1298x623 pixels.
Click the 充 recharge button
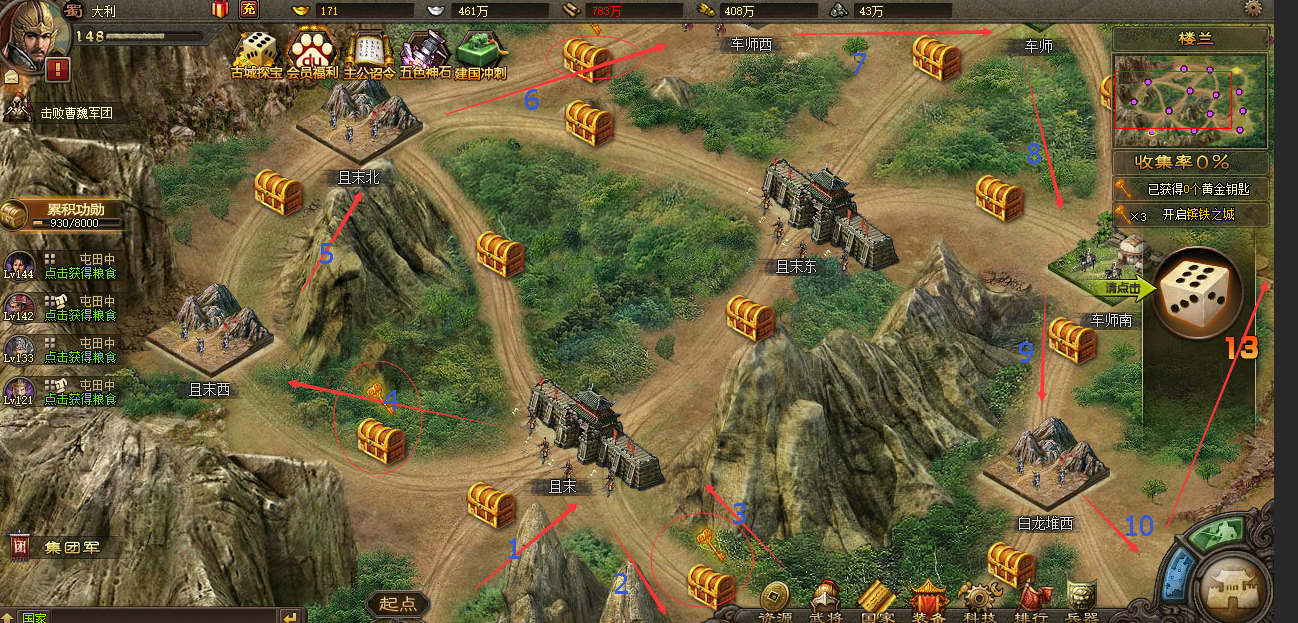(x=248, y=10)
